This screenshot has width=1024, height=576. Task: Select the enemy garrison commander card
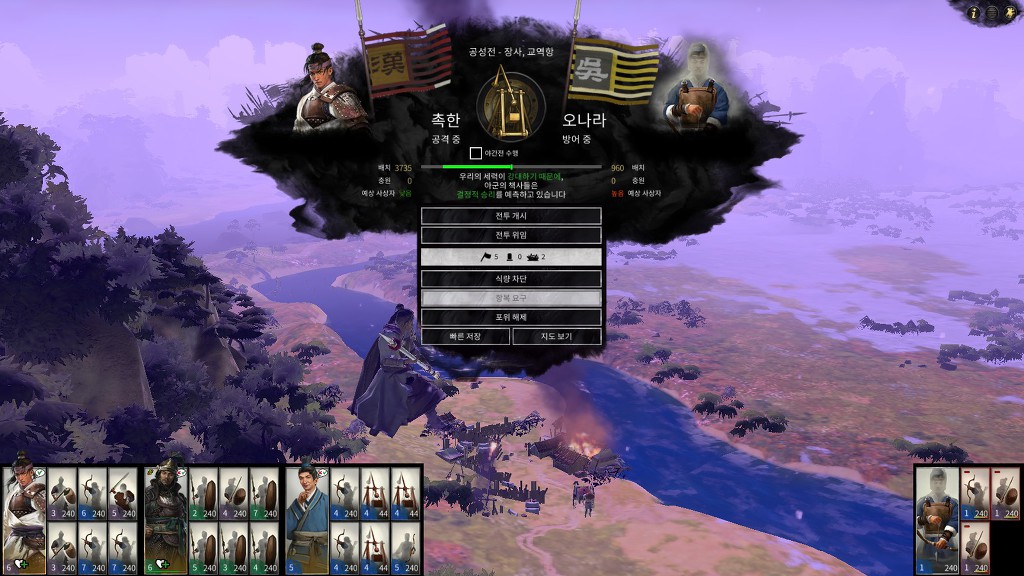point(938,520)
